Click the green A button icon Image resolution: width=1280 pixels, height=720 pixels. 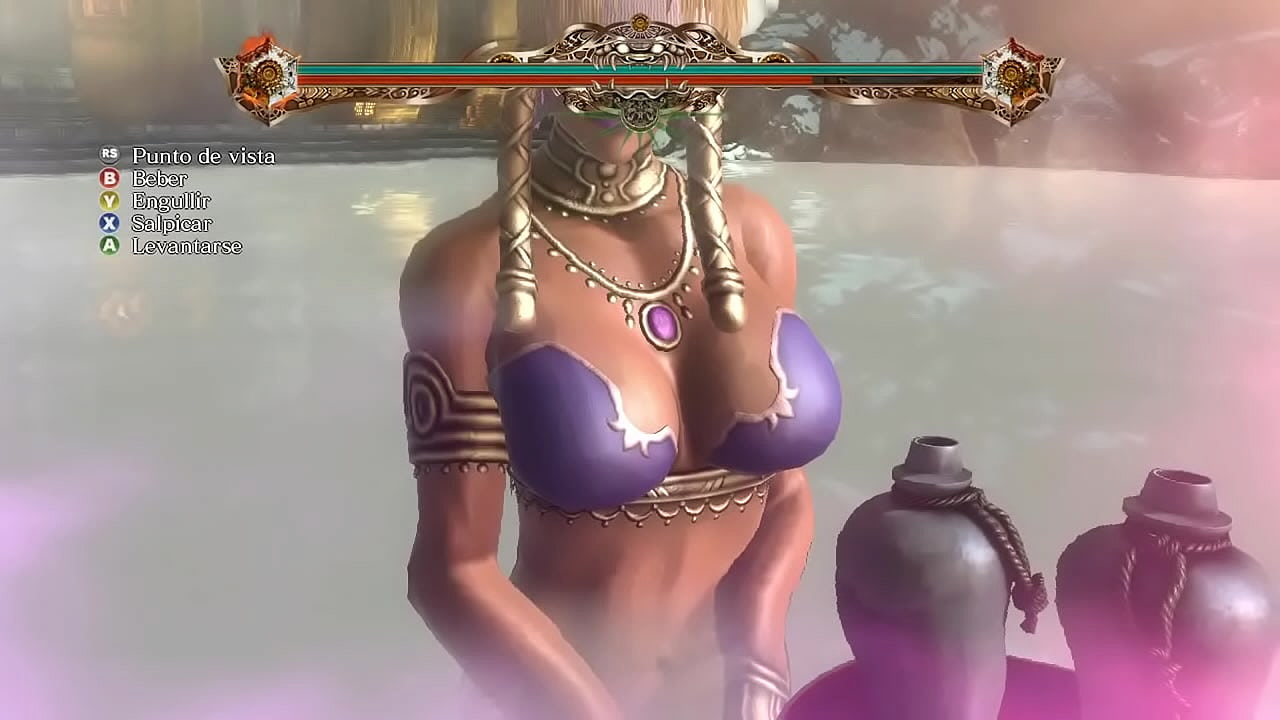pyautogui.click(x=107, y=244)
